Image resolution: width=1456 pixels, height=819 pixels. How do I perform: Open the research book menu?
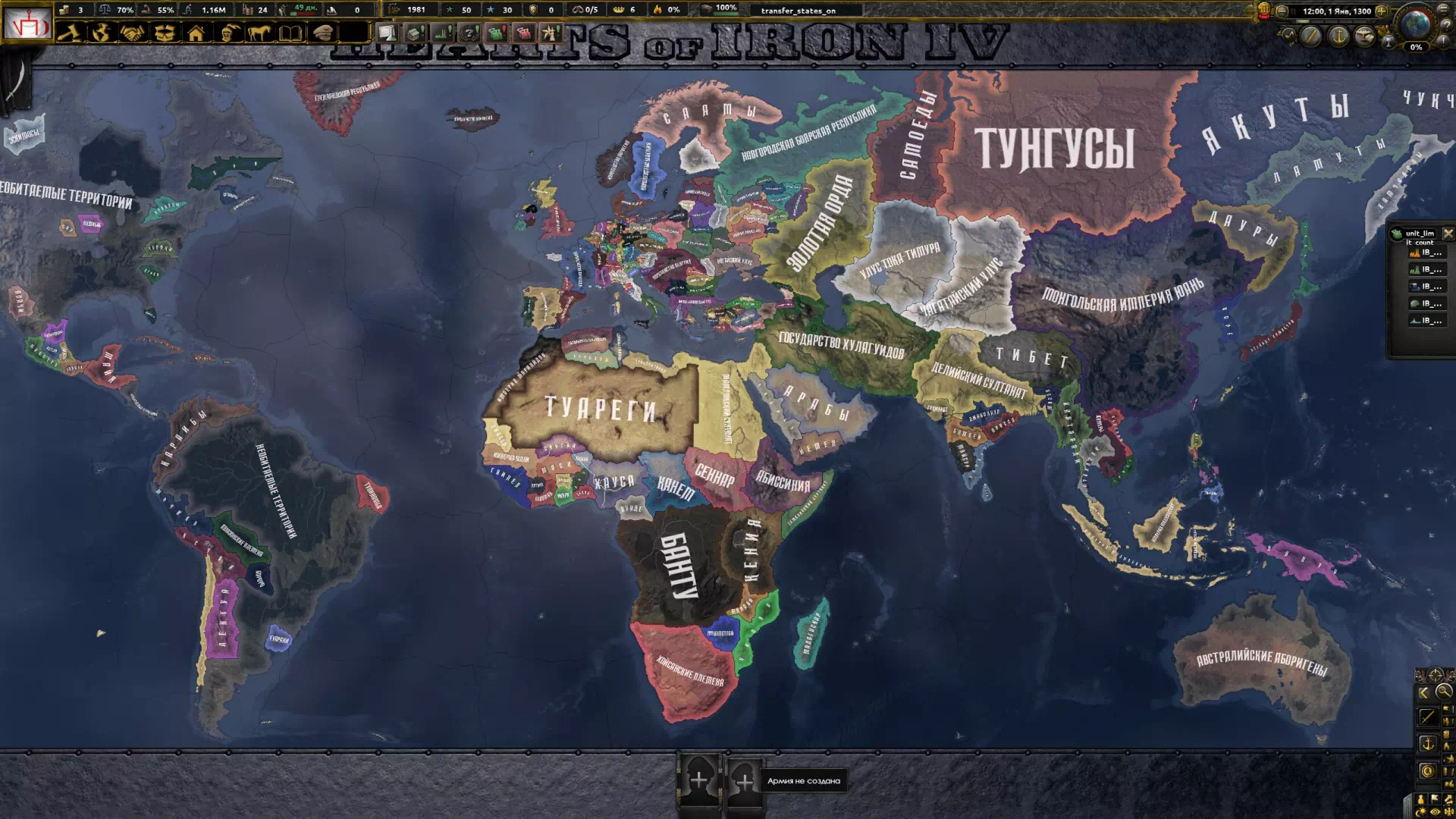[x=290, y=33]
